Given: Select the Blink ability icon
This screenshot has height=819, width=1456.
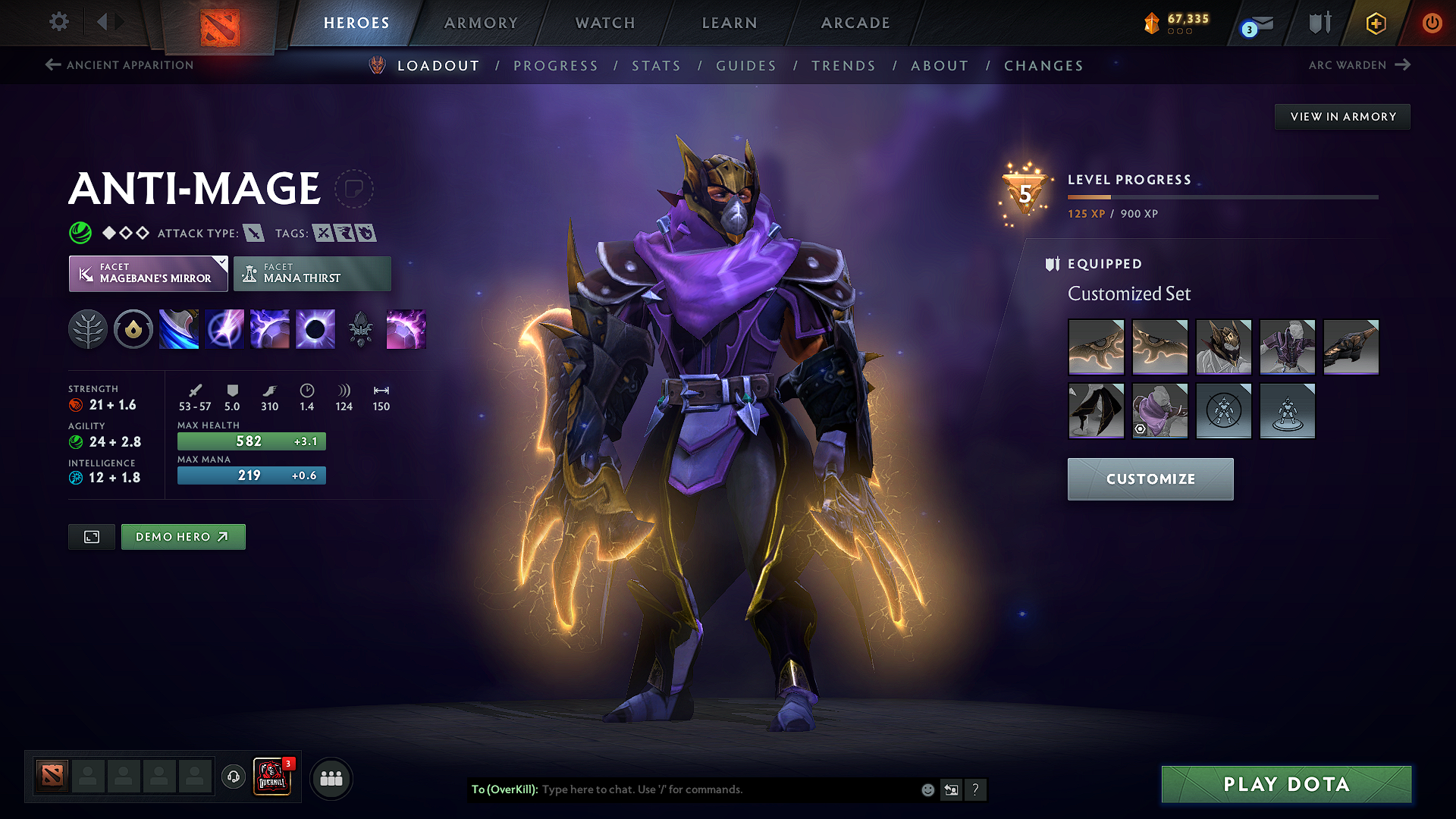Looking at the screenshot, I should click(224, 329).
